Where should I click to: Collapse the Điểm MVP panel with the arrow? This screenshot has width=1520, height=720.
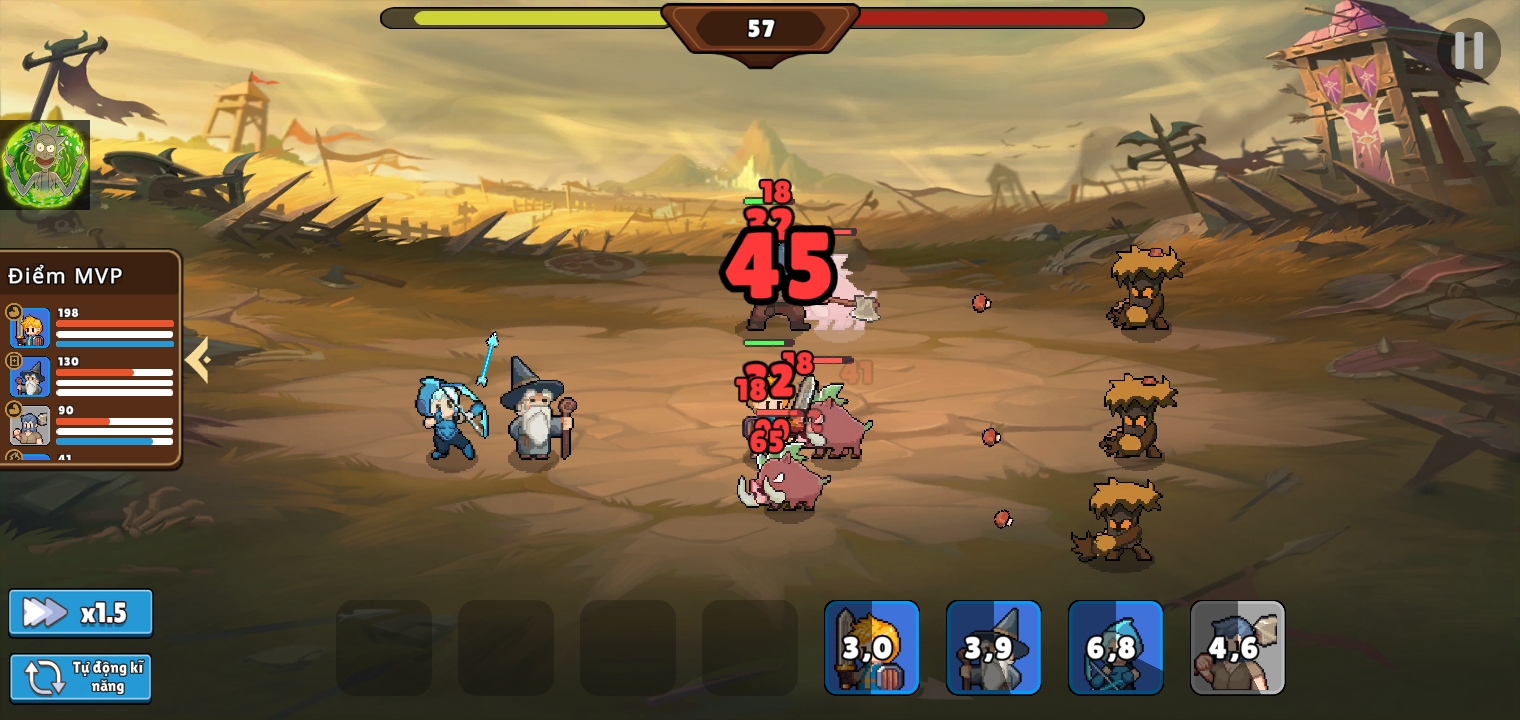(197, 360)
